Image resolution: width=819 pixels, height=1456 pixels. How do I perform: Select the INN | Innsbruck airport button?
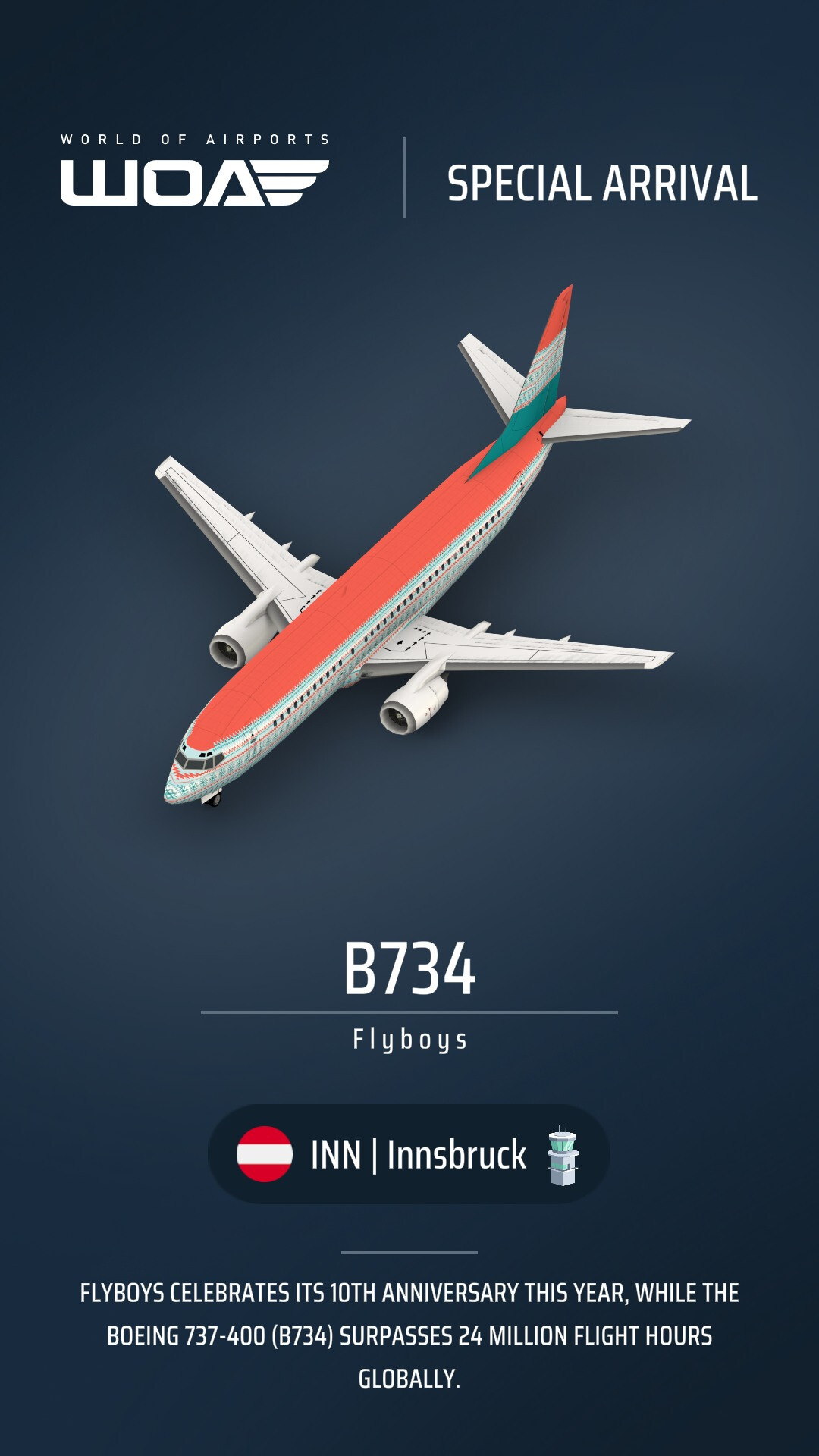[409, 1154]
